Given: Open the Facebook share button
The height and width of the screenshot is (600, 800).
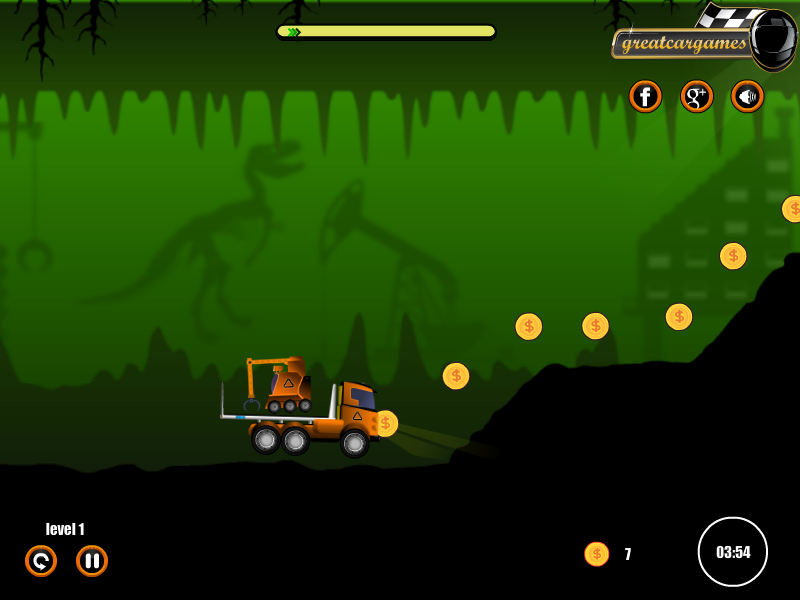Looking at the screenshot, I should [x=645, y=96].
